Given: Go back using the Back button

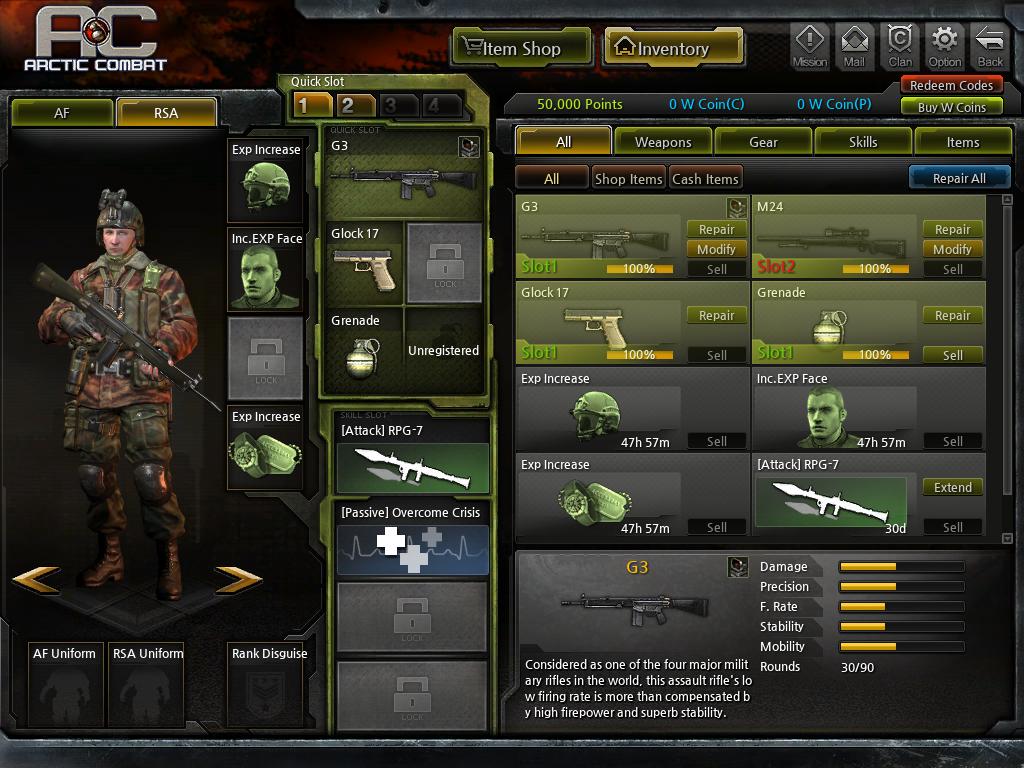Looking at the screenshot, I should point(989,46).
